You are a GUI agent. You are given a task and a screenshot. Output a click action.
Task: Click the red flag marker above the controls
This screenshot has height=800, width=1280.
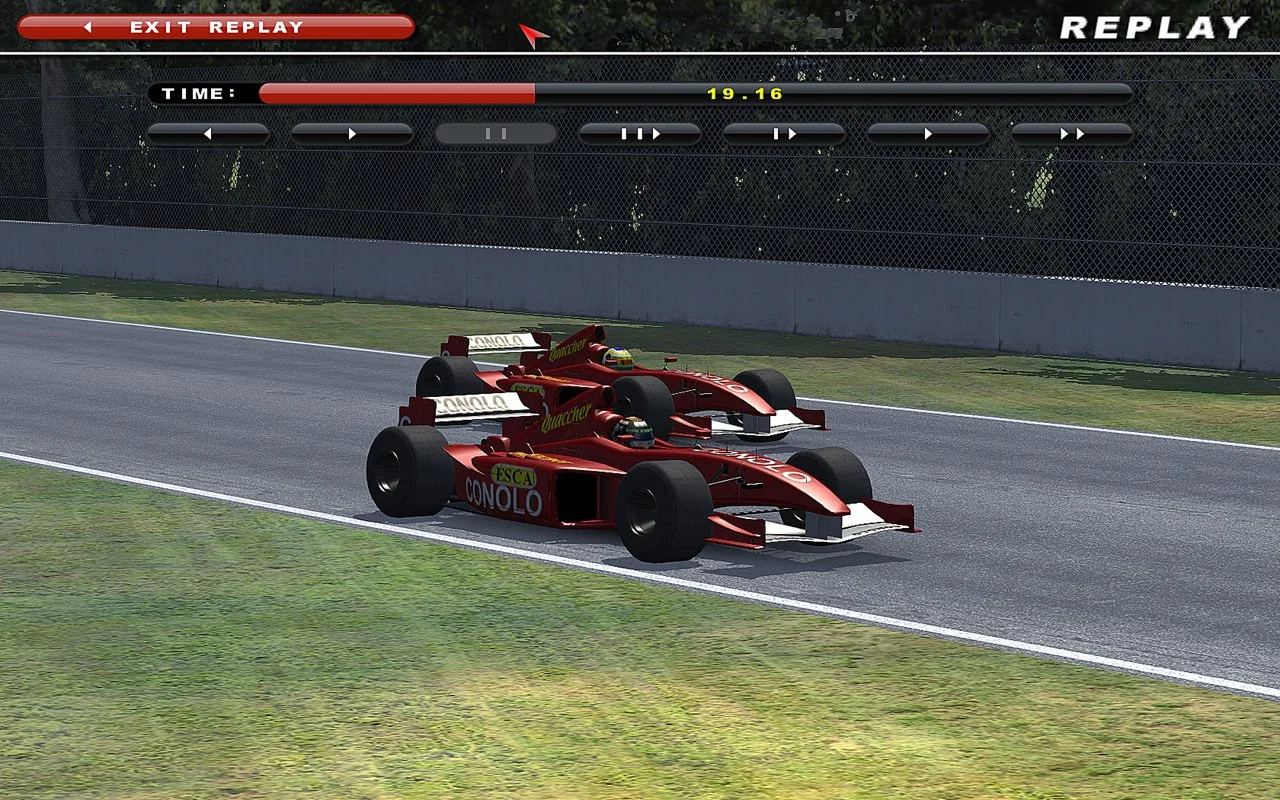point(533,33)
